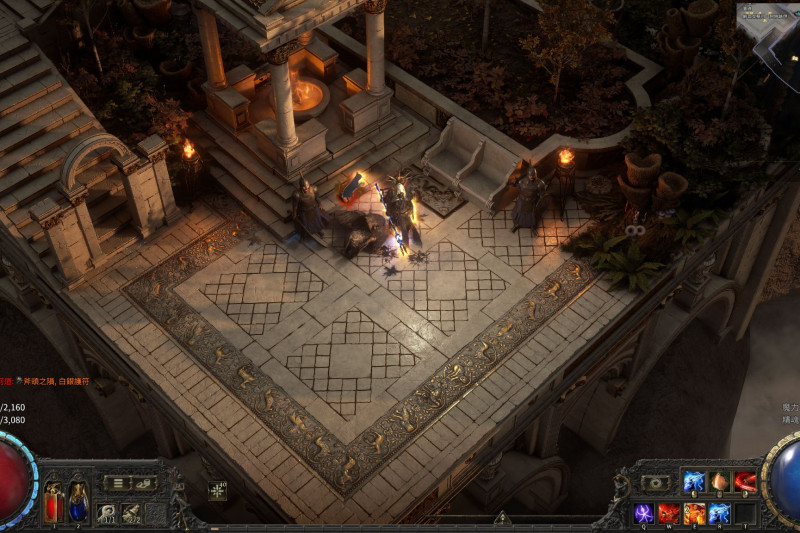Click the snowflake buff icon

pyautogui.click(x=217, y=490)
